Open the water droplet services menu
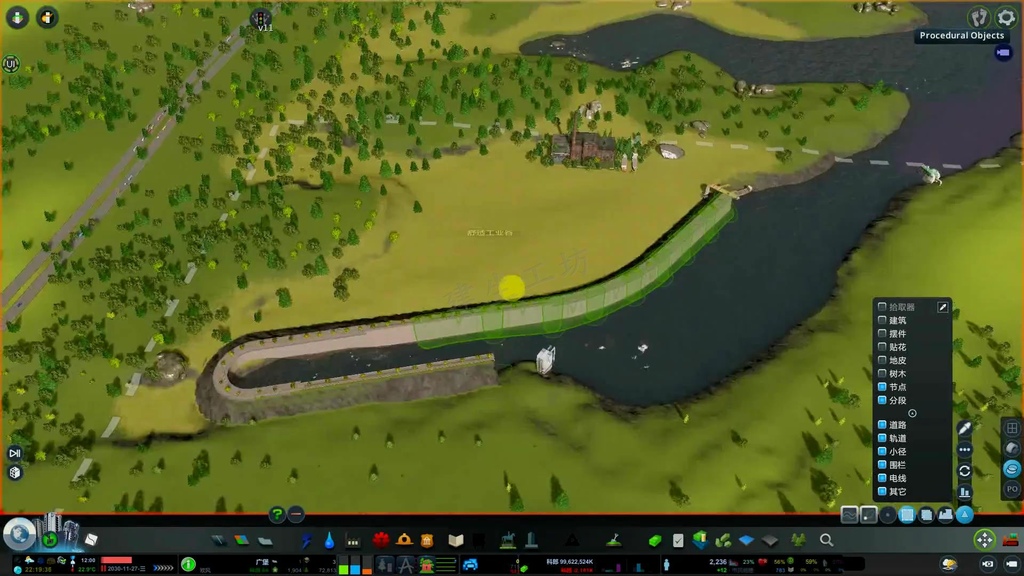 tap(329, 540)
